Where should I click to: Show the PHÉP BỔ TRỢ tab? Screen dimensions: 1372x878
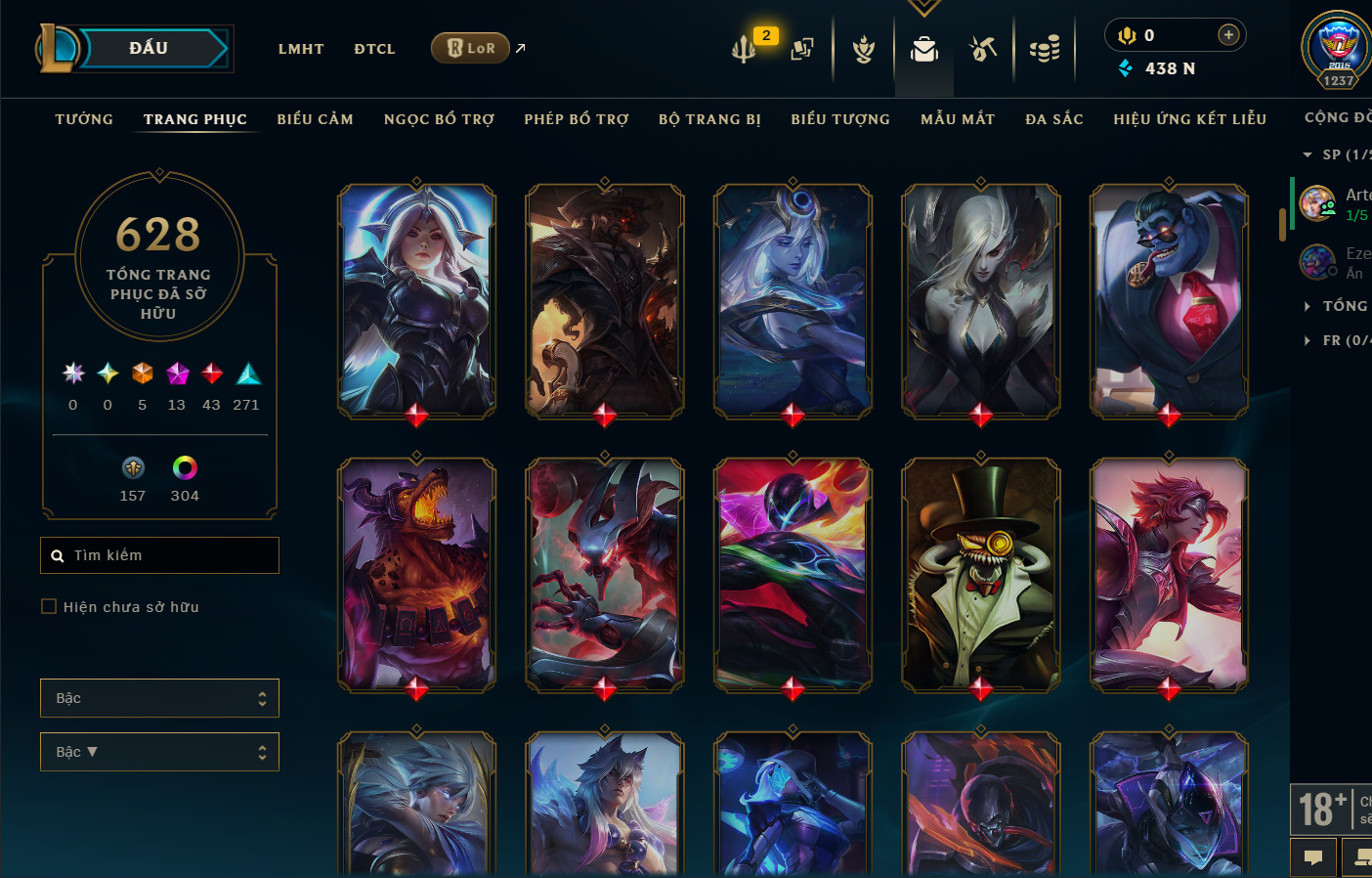(x=577, y=119)
